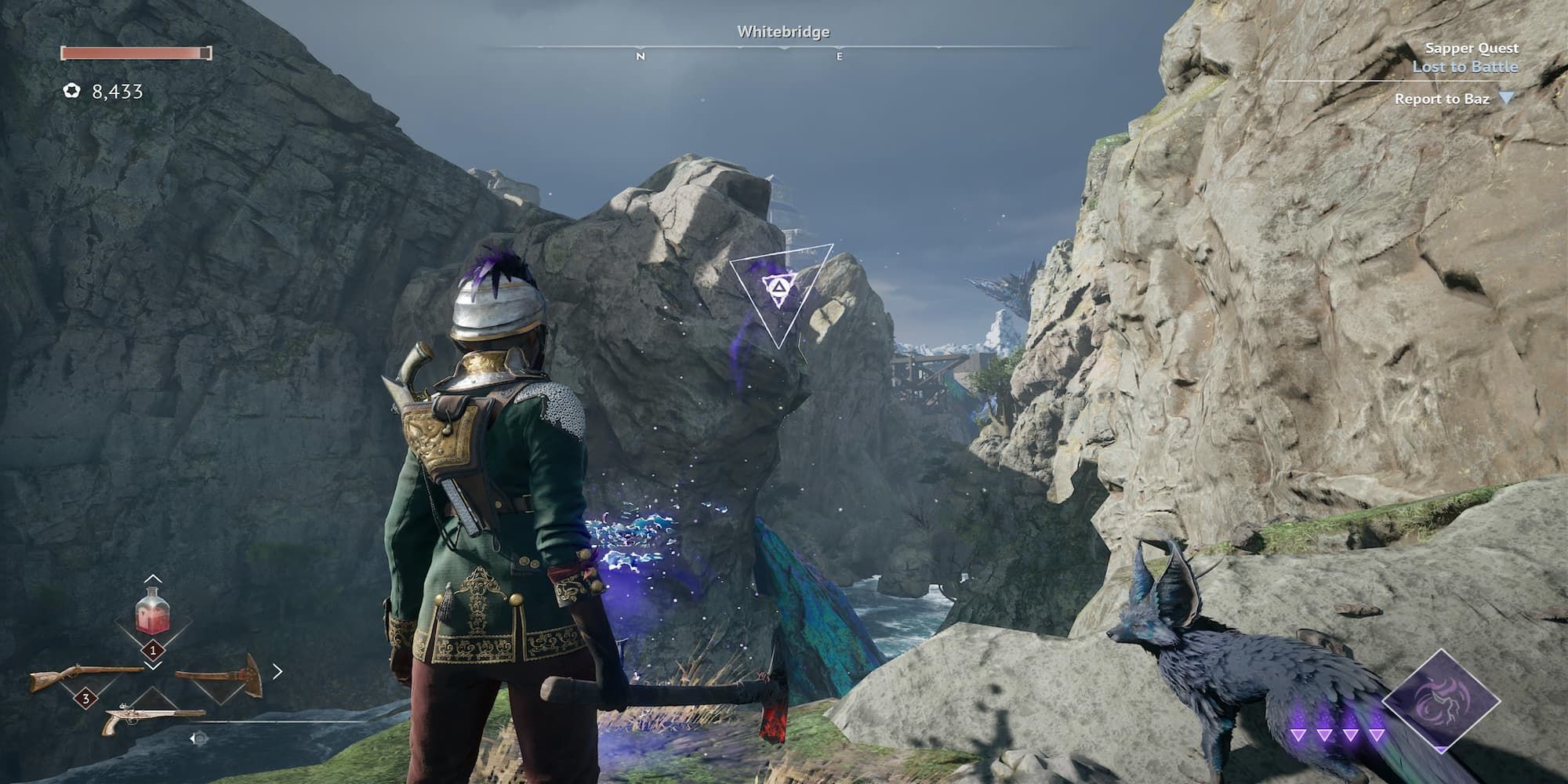Select the red healing flask
The image size is (1568, 784).
tap(153, 612)
